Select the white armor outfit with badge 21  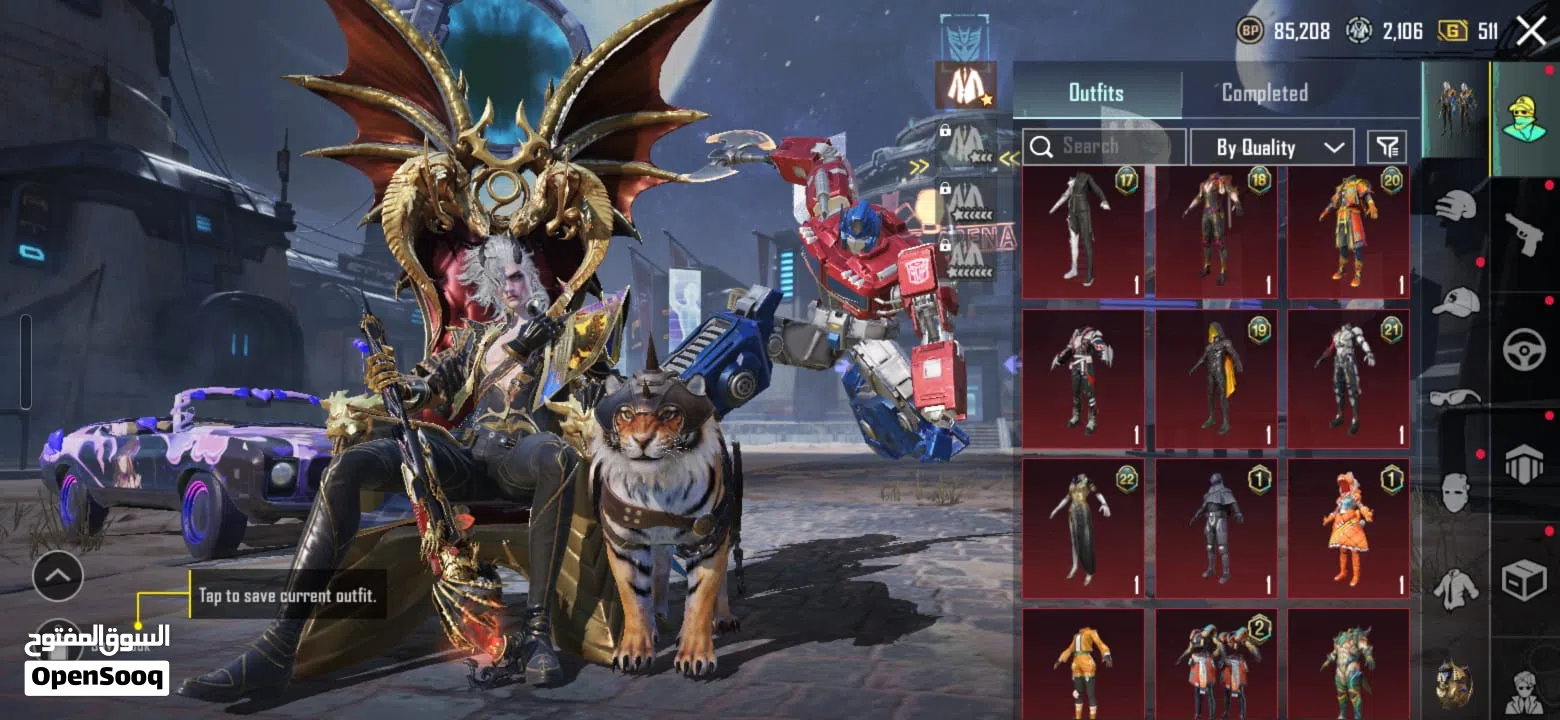(x=1348, y=379)
